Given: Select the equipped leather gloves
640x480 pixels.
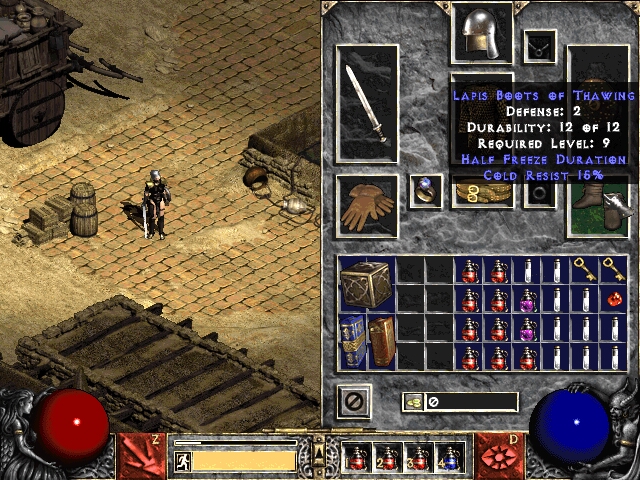Looking at the screenshot, I should pos(366,206).
